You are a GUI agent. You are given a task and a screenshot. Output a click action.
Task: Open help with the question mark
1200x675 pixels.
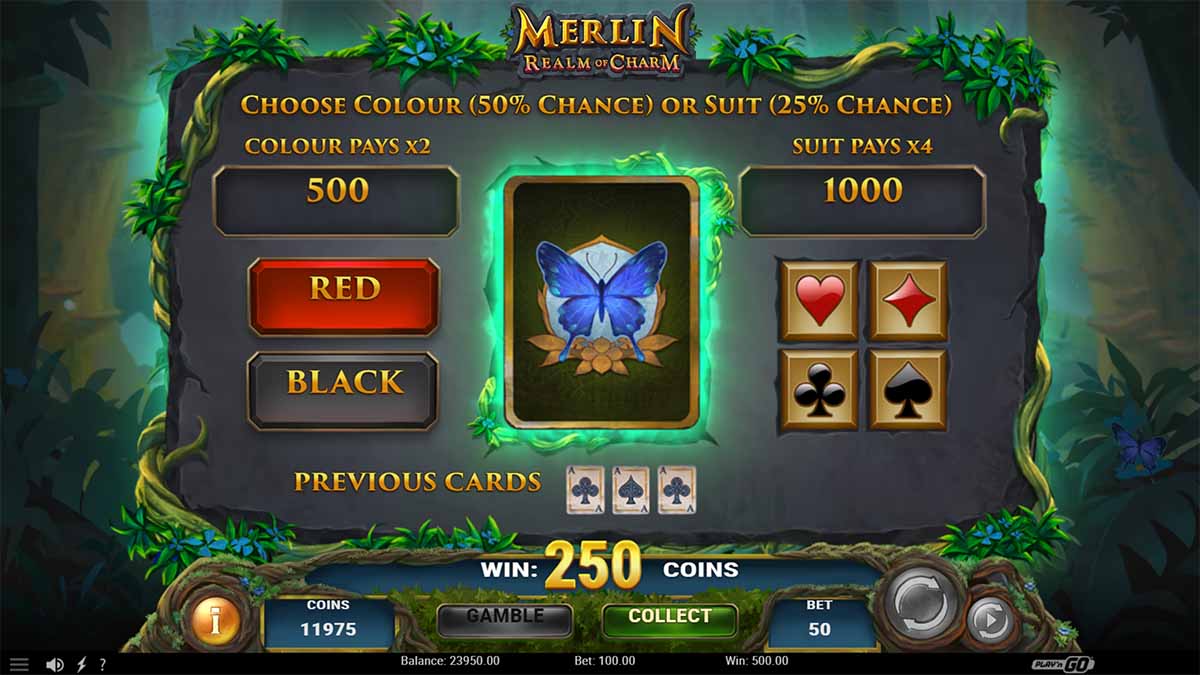[x=102, y=664]
